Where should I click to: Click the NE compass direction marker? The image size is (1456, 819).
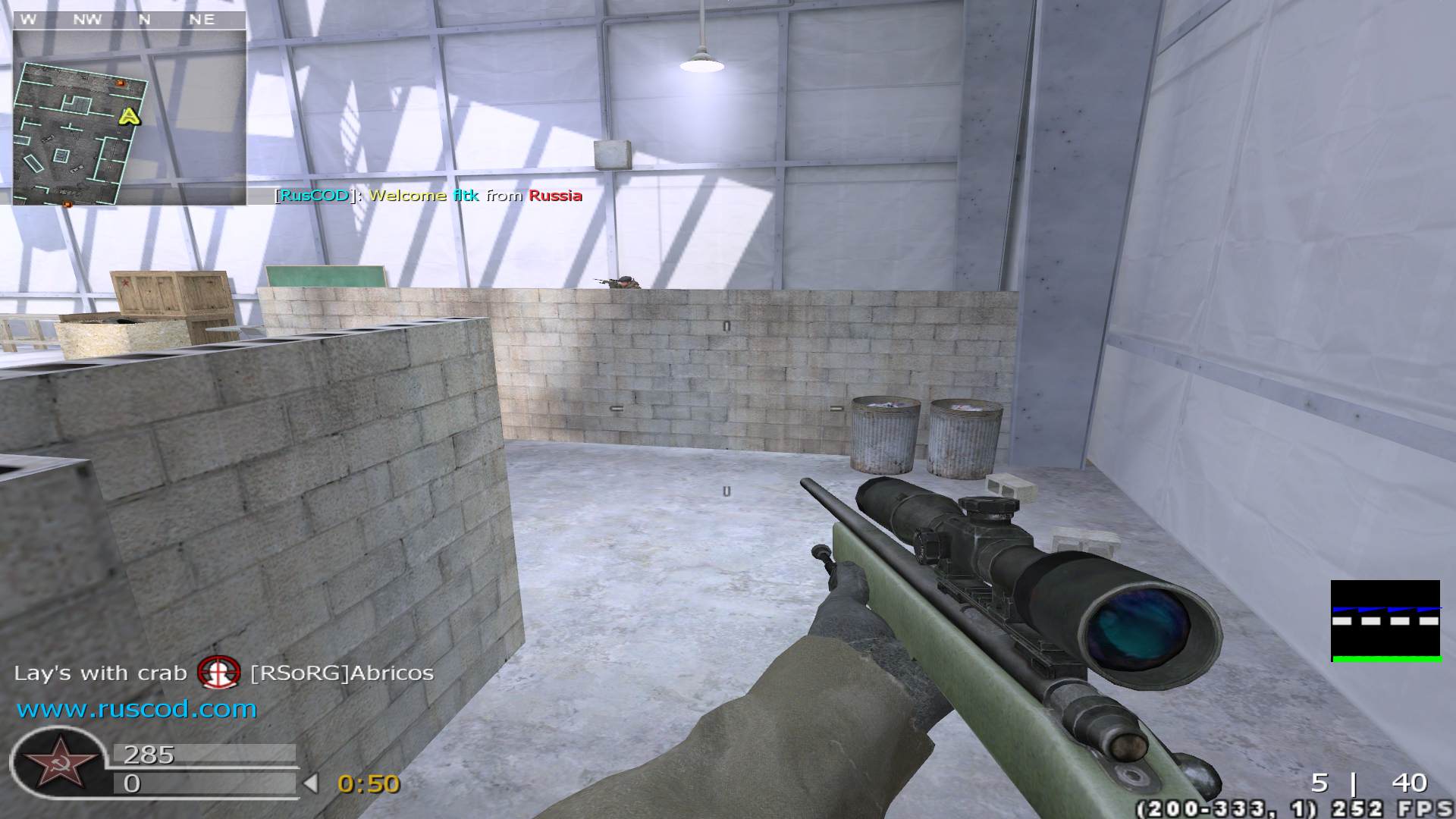tap(202, 19)
